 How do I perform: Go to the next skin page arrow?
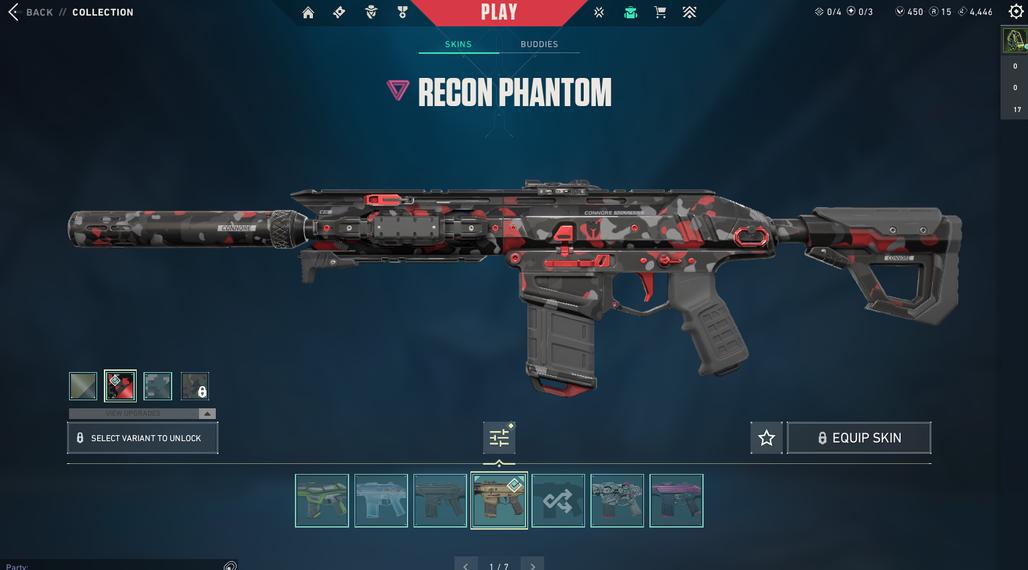pyautogui.click(x=533, y=565)
